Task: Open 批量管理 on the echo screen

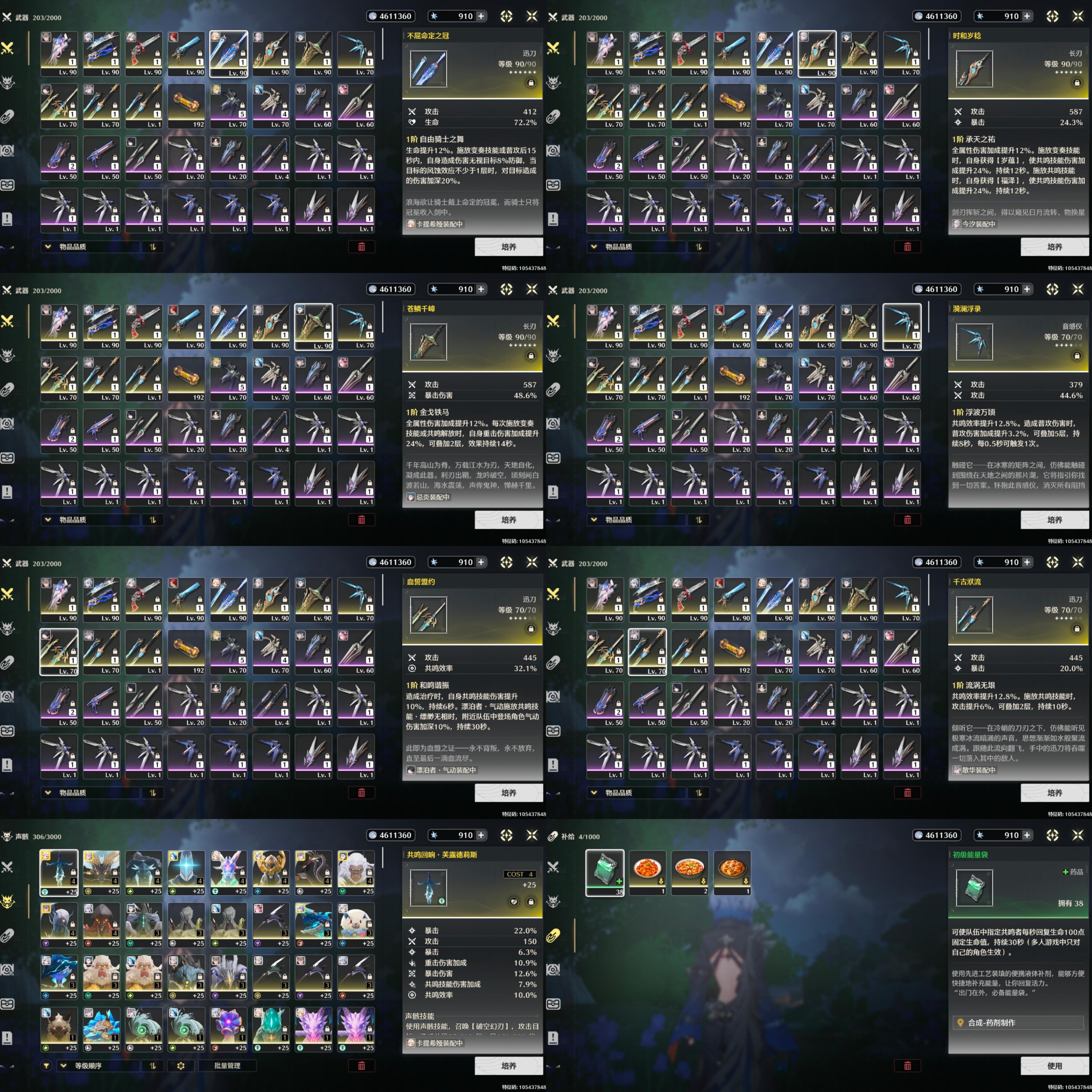Action: tap(227, 1065)
